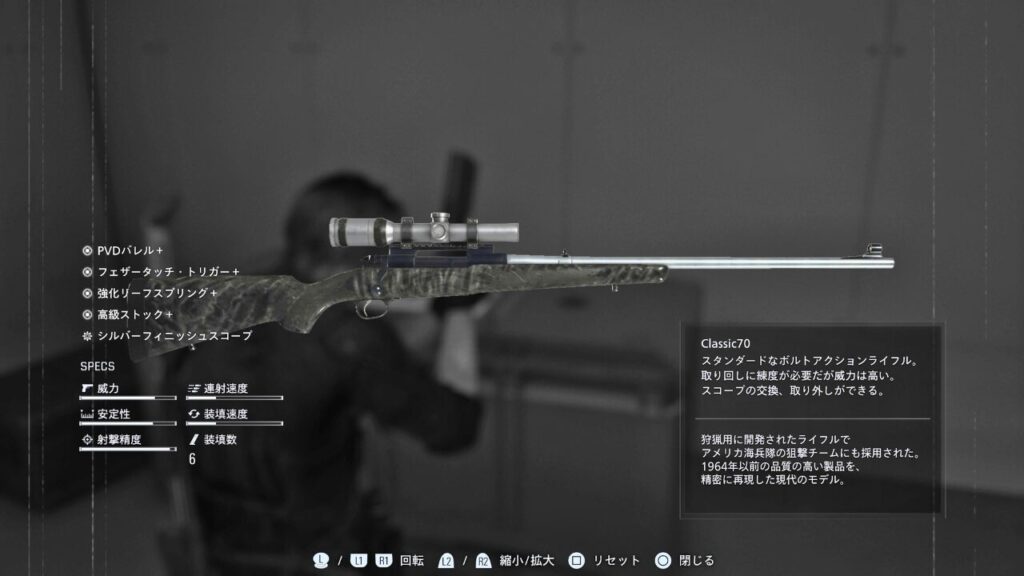Select the PVDバレル+ upgrade entry
Image resolution: width=1024 pixels, height=576 pixels.
(129, 250)
